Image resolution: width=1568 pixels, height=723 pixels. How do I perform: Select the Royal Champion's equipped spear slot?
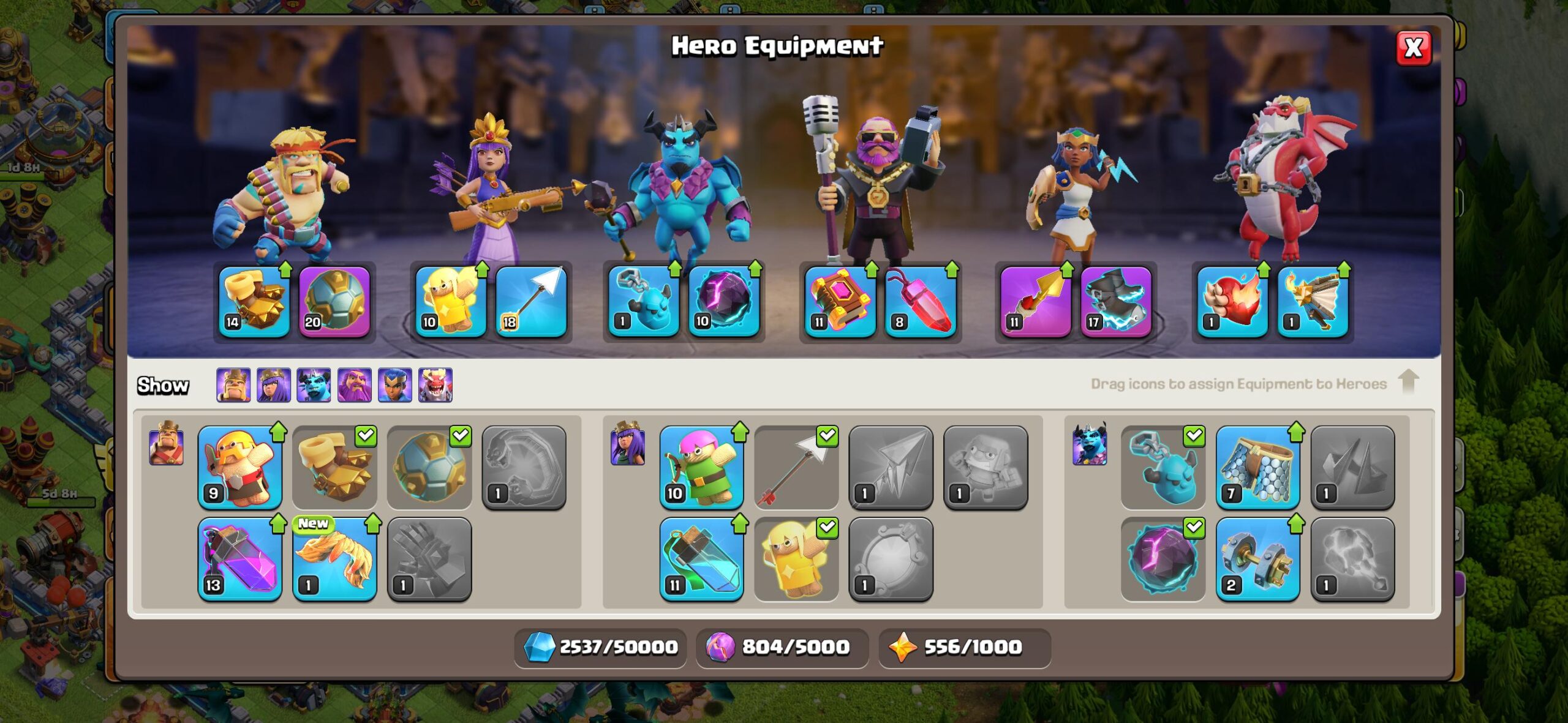(x=1035, y=301)
